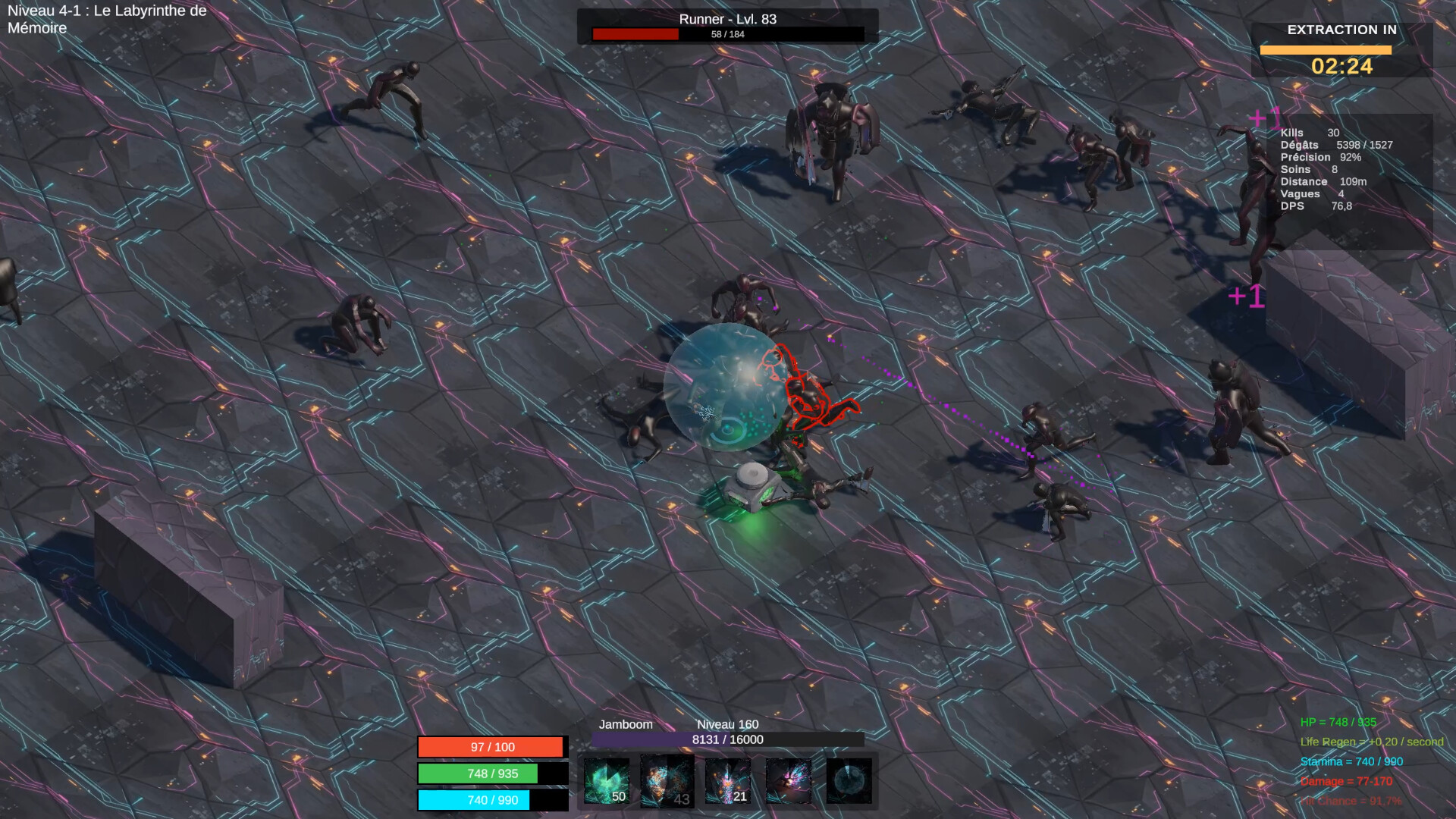Select the fourth ability with pink-cyan sparks
This screenshot has height=819, width=1456.
789,780
